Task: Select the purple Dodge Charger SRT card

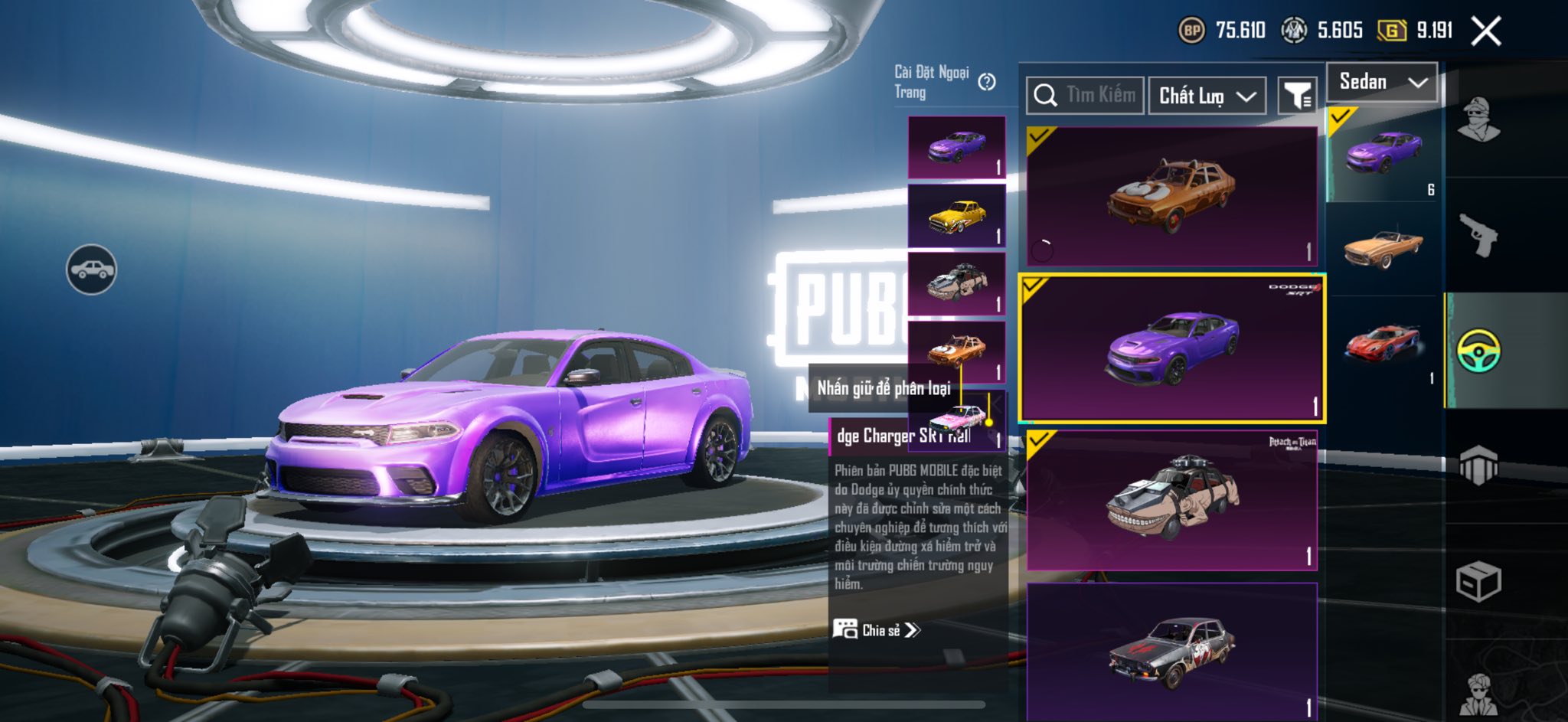Action: click(x=1171, y=348)
